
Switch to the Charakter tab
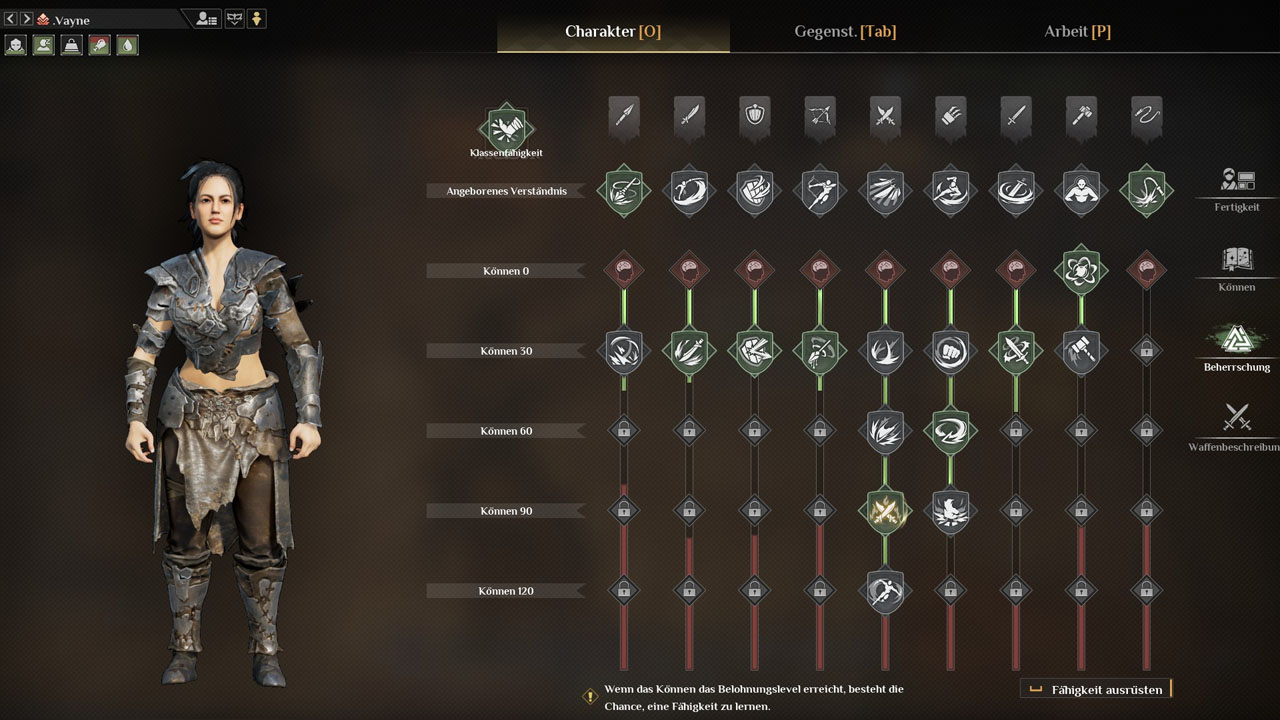612,31
